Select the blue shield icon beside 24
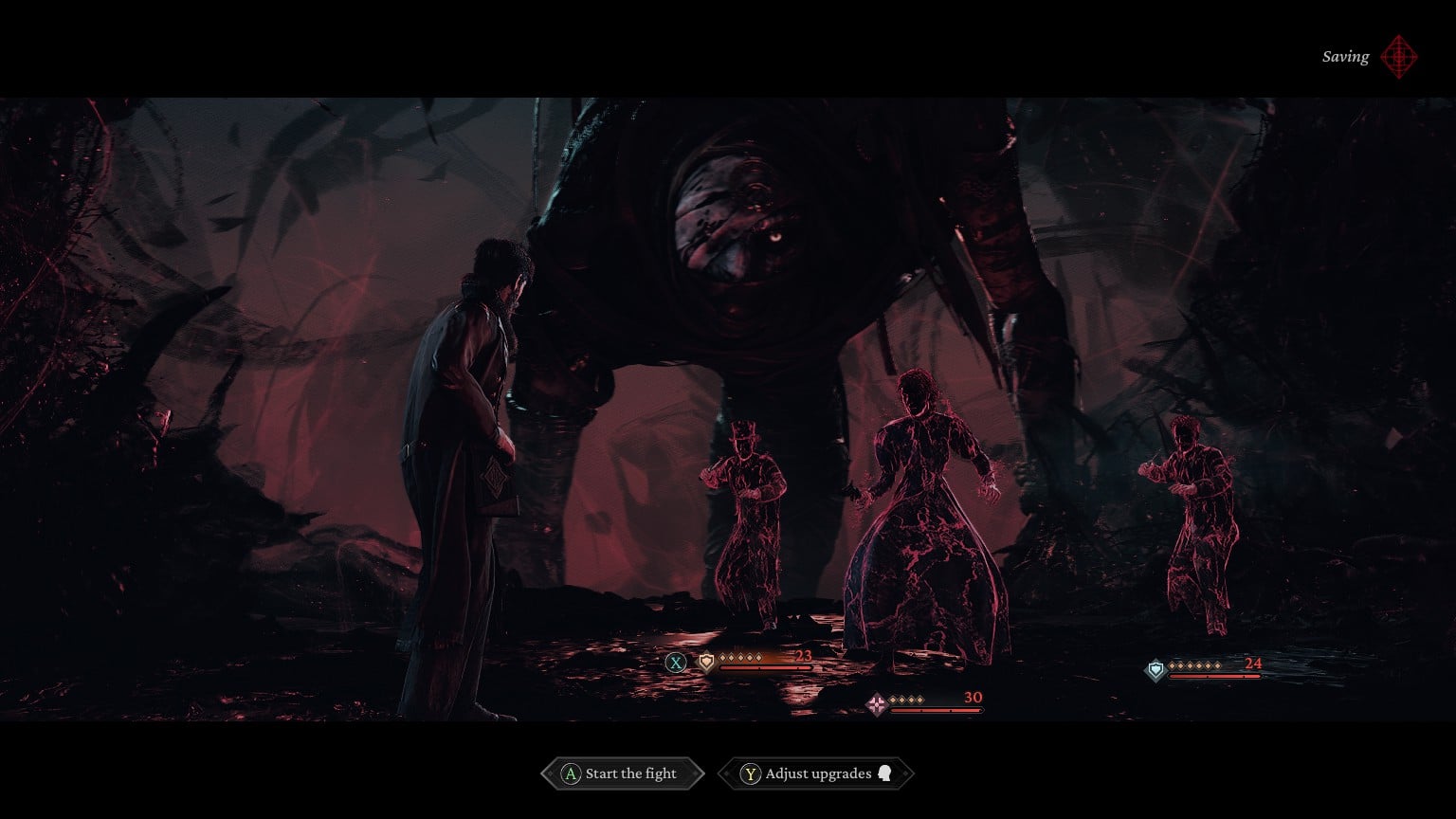 (x=1156, y=669)
